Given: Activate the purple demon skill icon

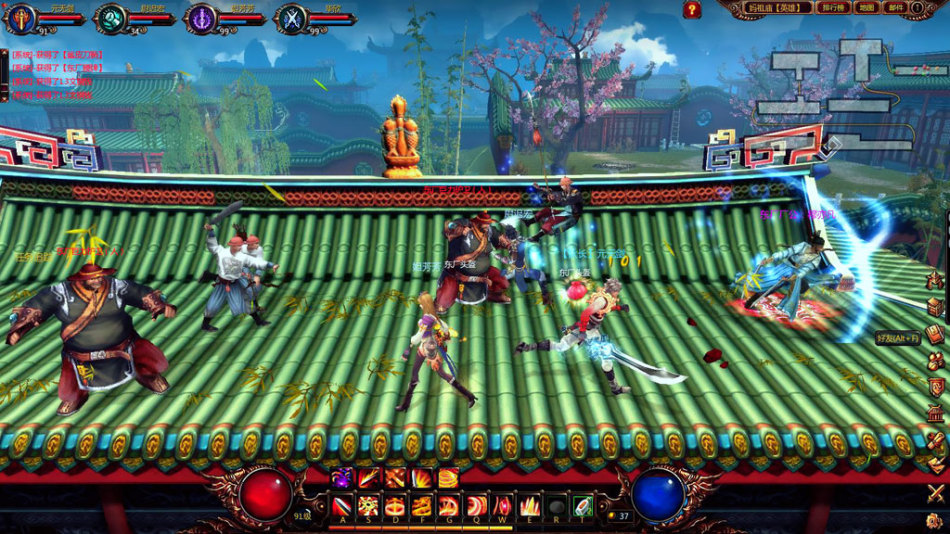Looking at the screenshot, I should coord(343,478).
